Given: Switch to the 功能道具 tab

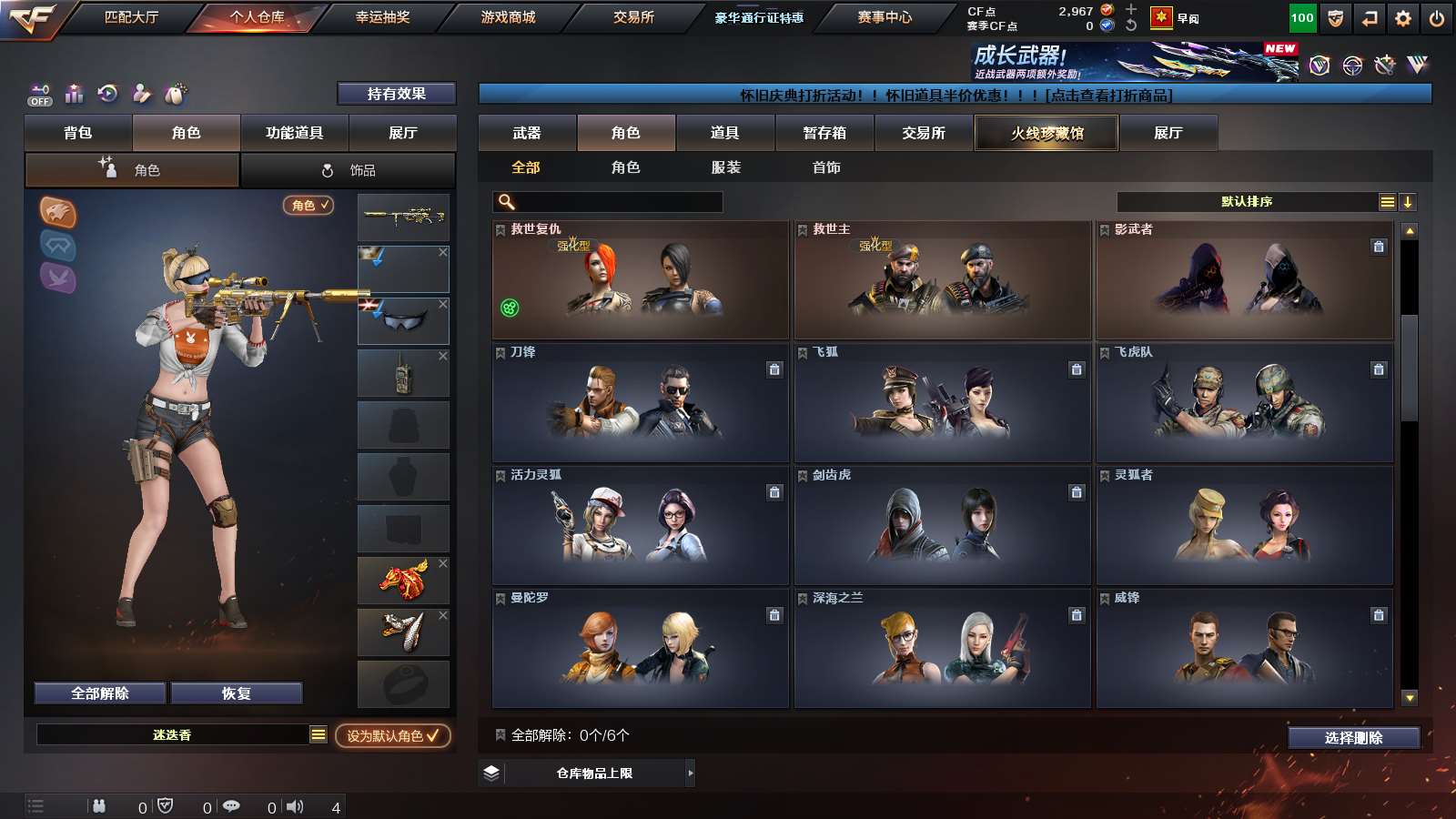Looking at the screenshot, I should click(x=294, y=133).
